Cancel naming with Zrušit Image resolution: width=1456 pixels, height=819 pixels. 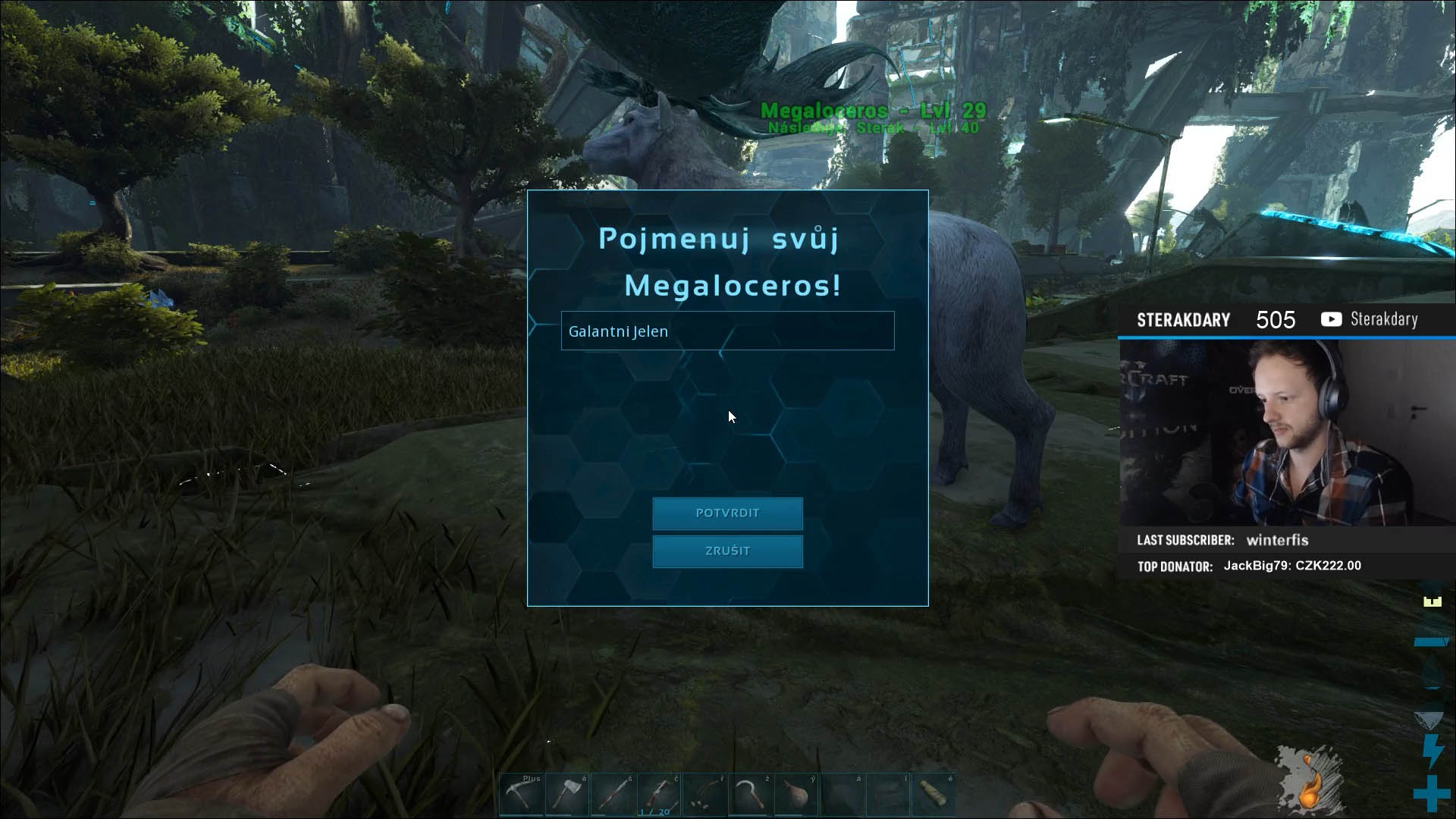(x=727, y=551)
